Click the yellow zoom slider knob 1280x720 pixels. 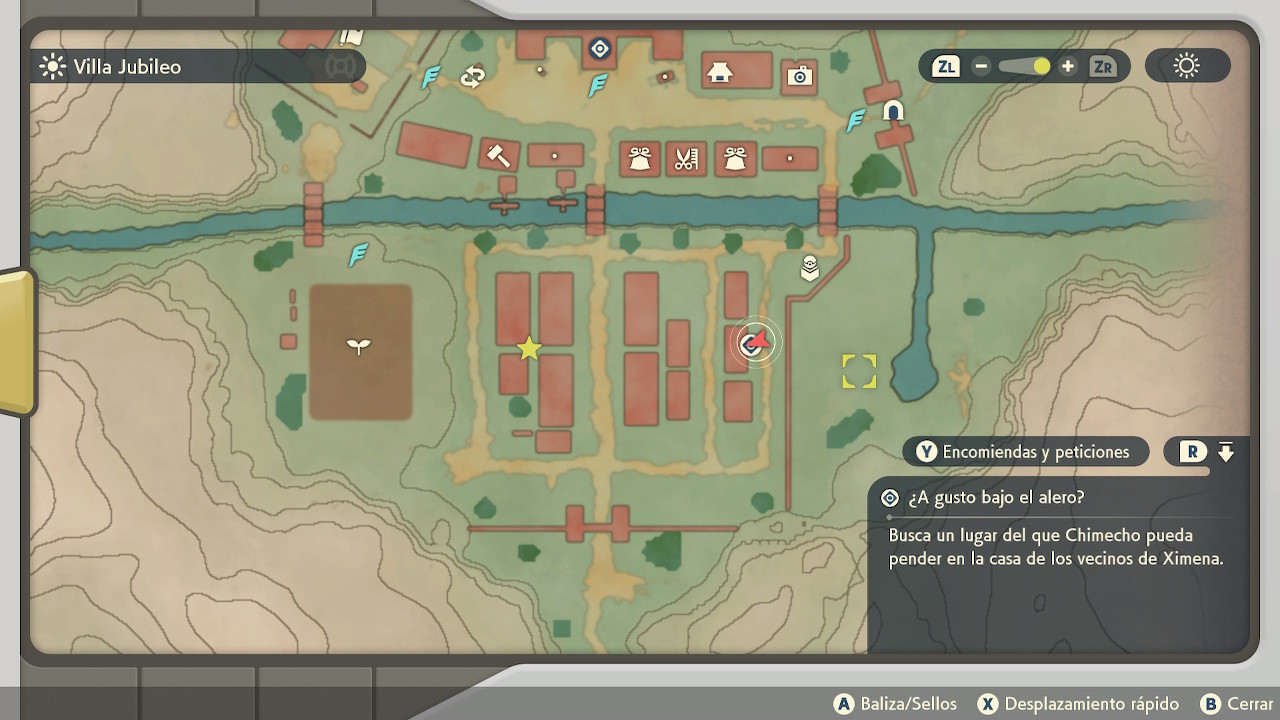[1041, 67]
